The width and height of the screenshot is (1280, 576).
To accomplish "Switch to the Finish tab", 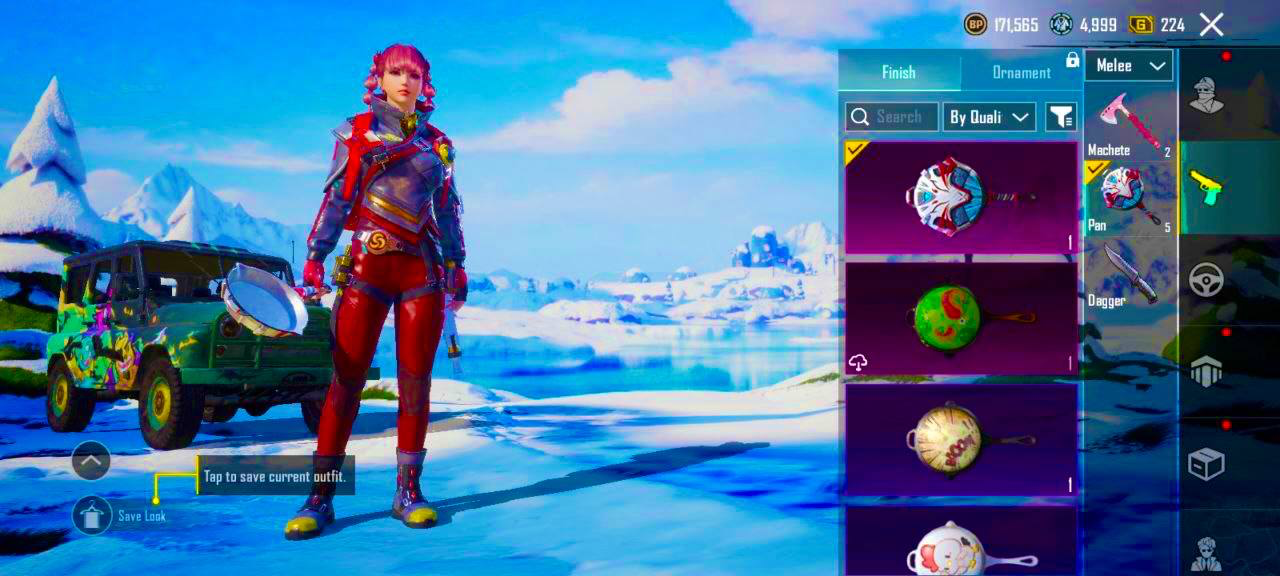I will 898,72.
